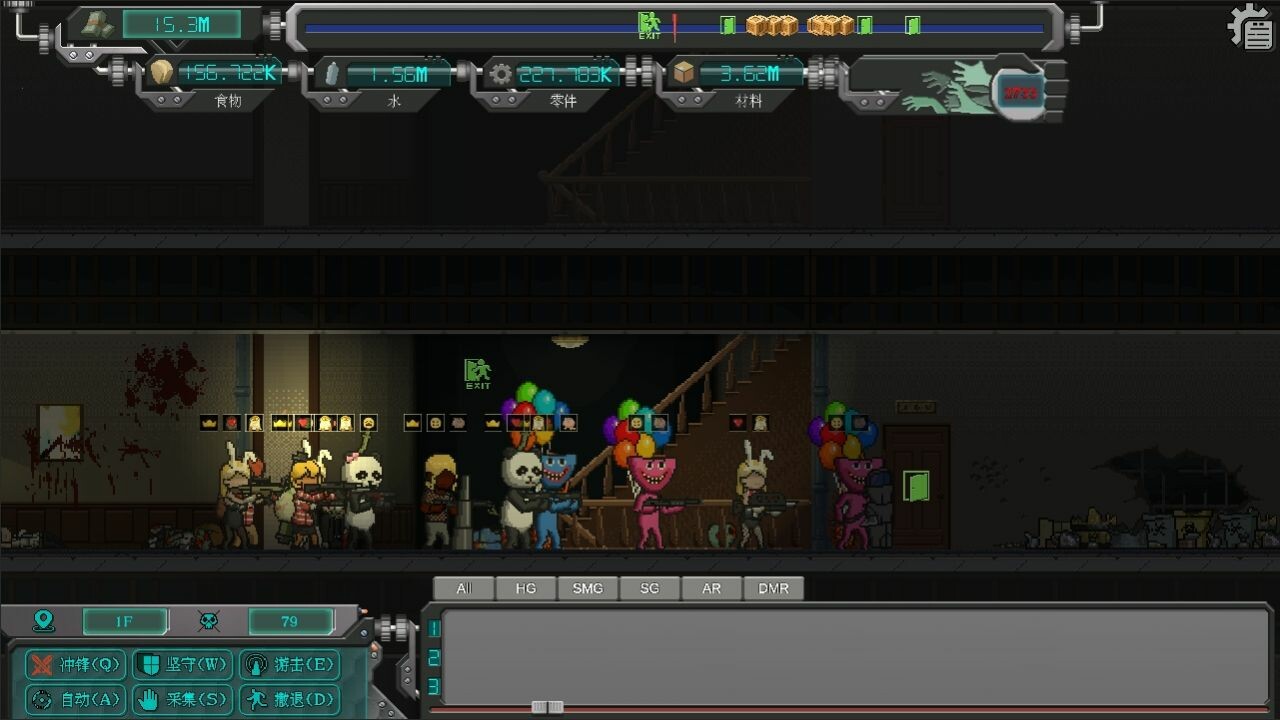Click the crate icon beside 材料 materials count
The width and height of the screenshot is (1280, 720).
pos(685,71)
